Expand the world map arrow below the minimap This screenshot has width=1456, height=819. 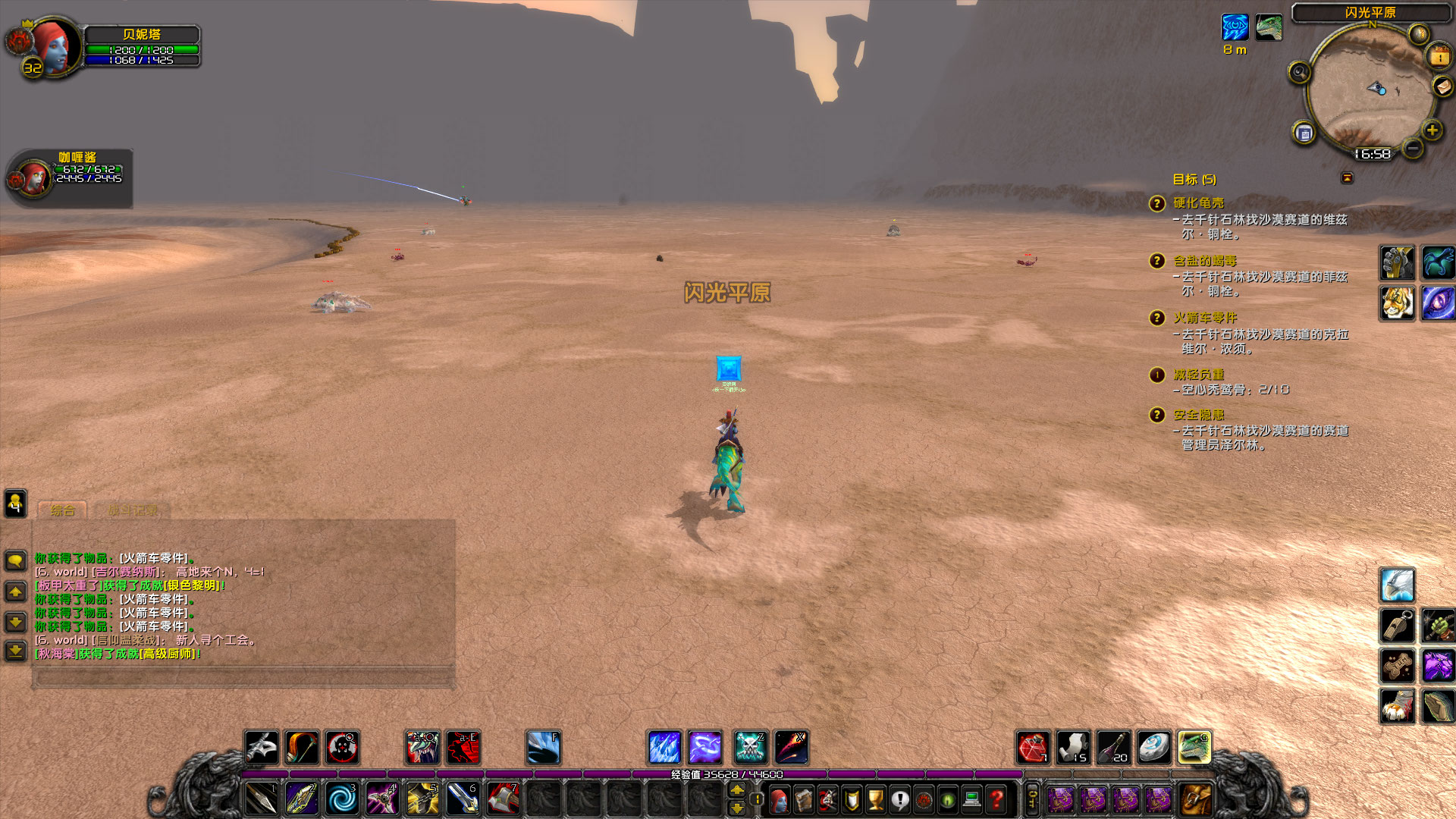point(1348,177)
